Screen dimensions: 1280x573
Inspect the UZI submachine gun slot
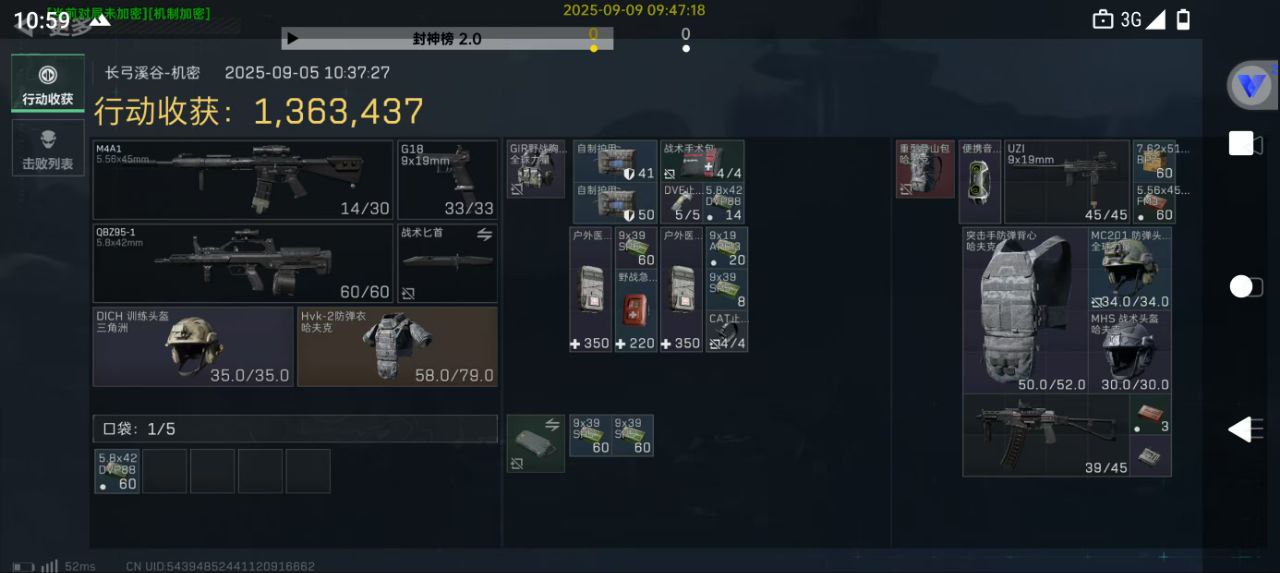1066,182
